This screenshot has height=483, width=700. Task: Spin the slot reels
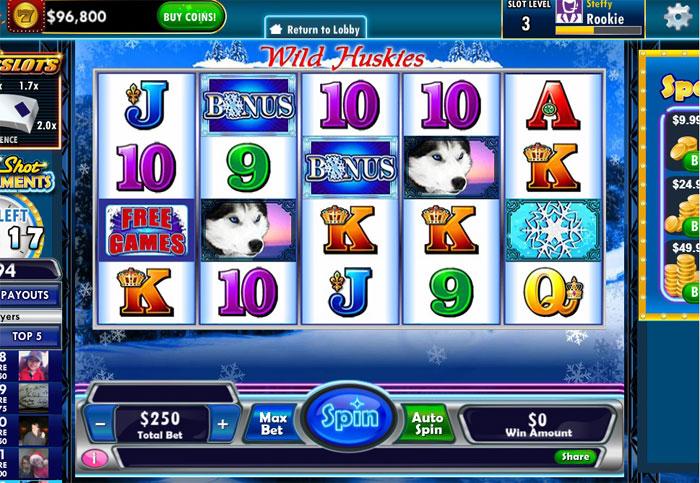pos(349,416)
